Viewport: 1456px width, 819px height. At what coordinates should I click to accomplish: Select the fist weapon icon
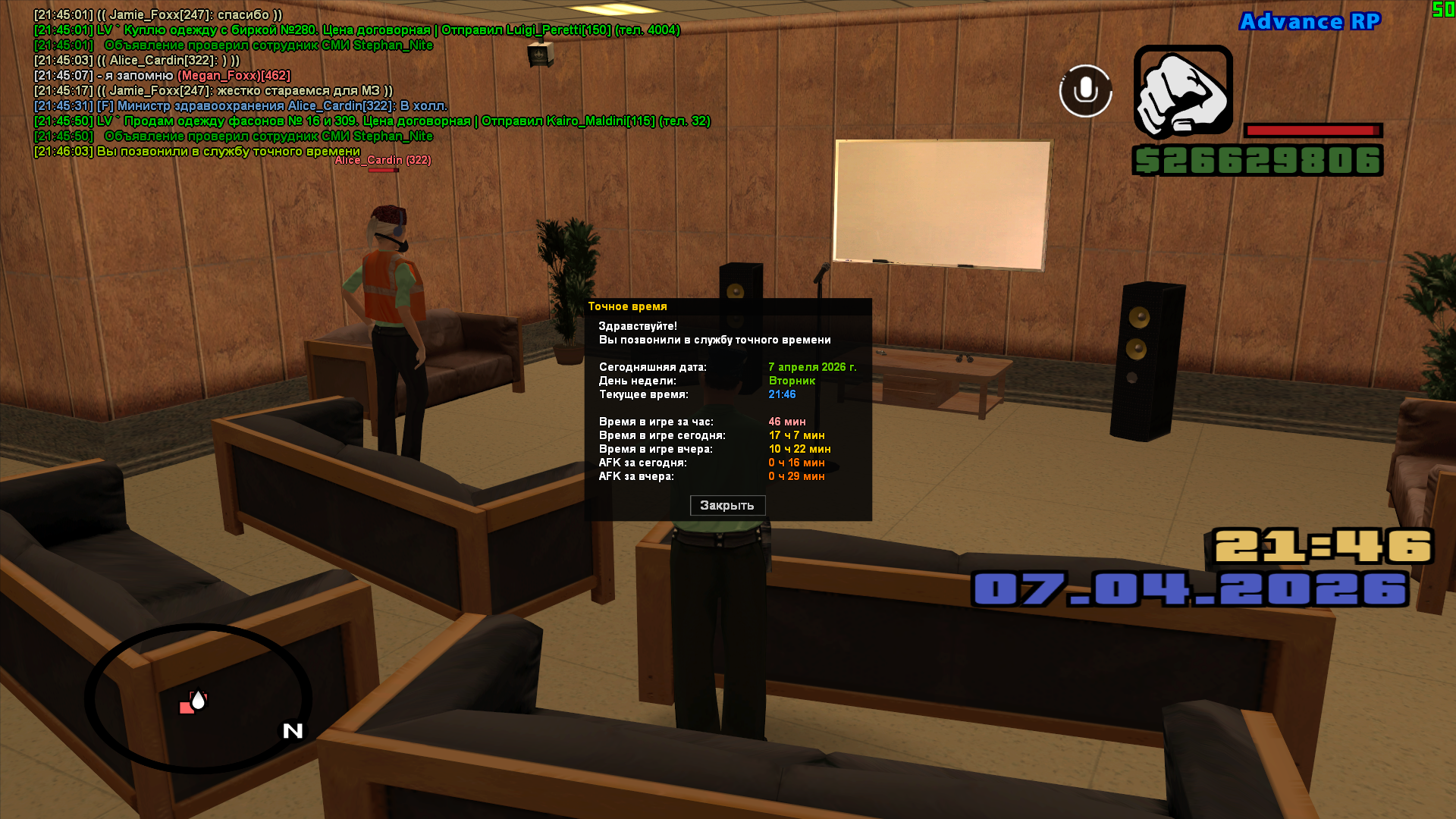click(1183, 91)
